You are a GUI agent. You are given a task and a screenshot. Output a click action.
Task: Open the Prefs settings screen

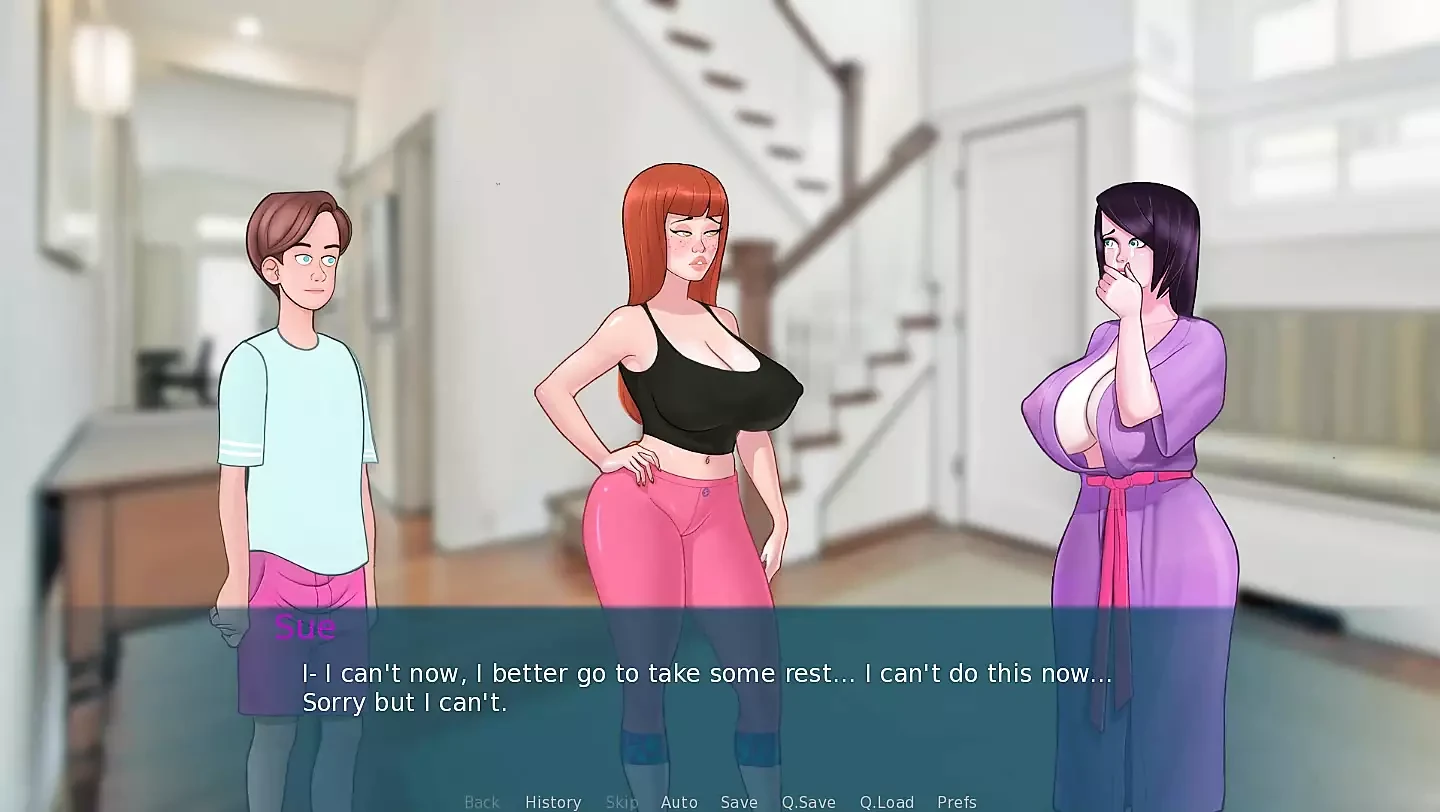click(956, 802)
